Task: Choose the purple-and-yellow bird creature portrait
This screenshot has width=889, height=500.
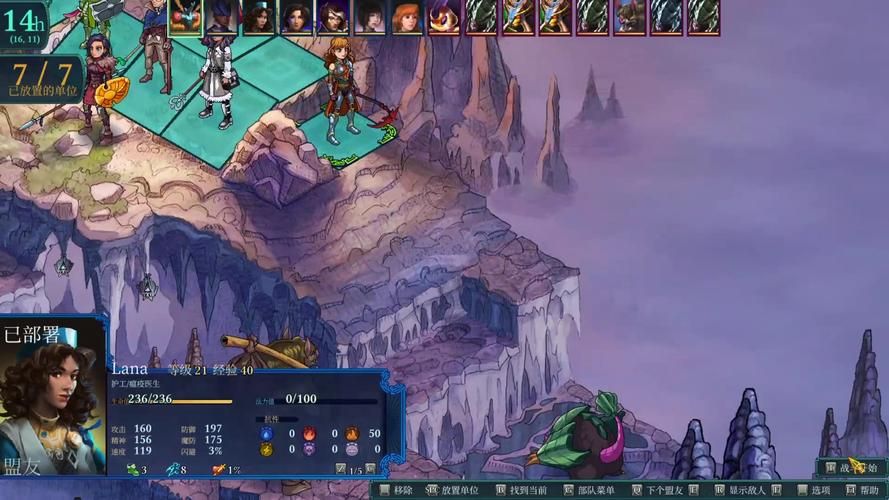Action: click(444, 17)
